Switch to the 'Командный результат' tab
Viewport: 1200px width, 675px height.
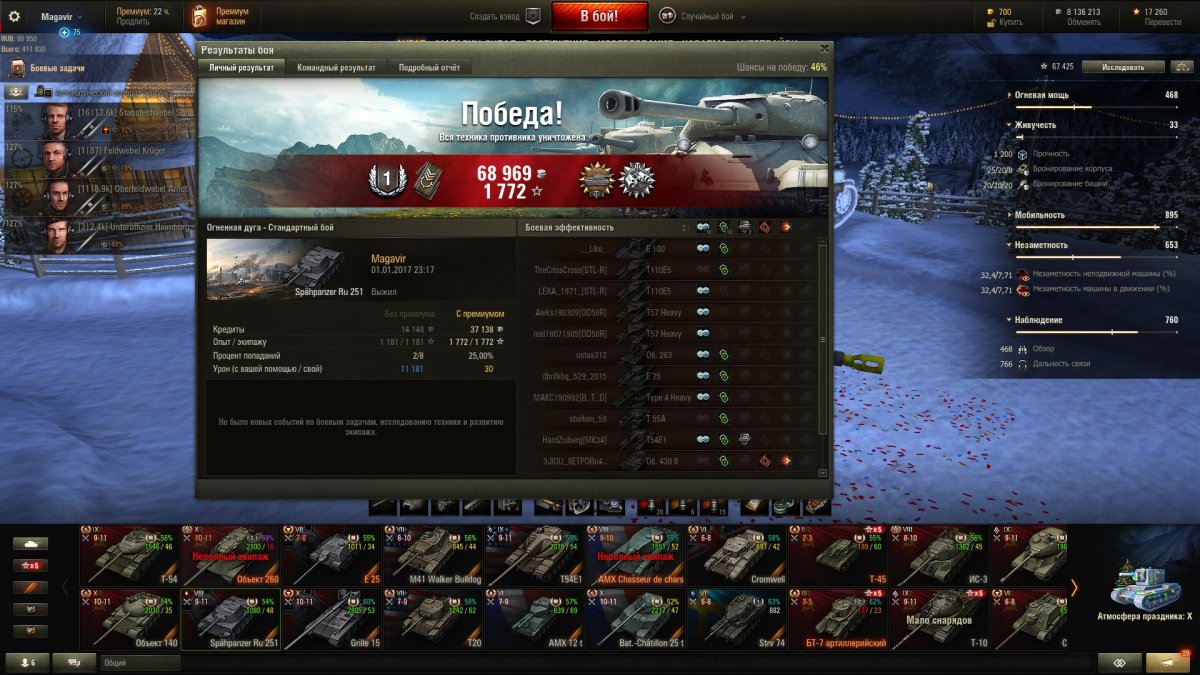point(337,67)
